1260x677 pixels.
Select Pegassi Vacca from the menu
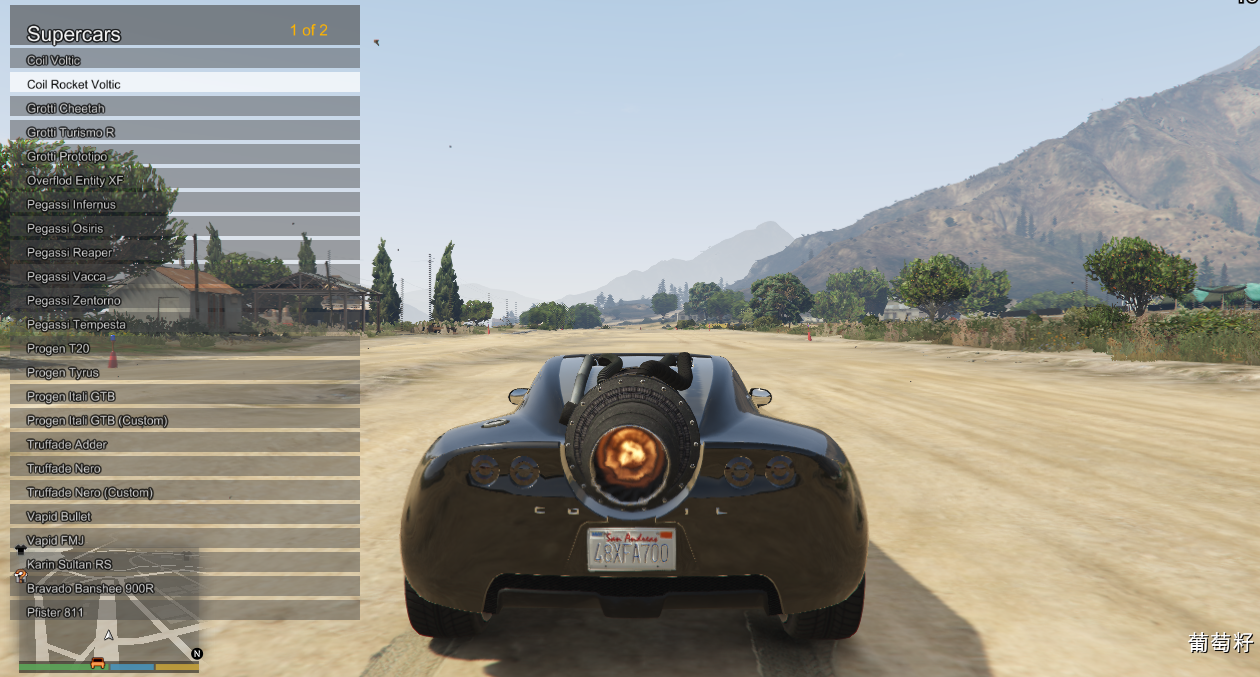185,276
